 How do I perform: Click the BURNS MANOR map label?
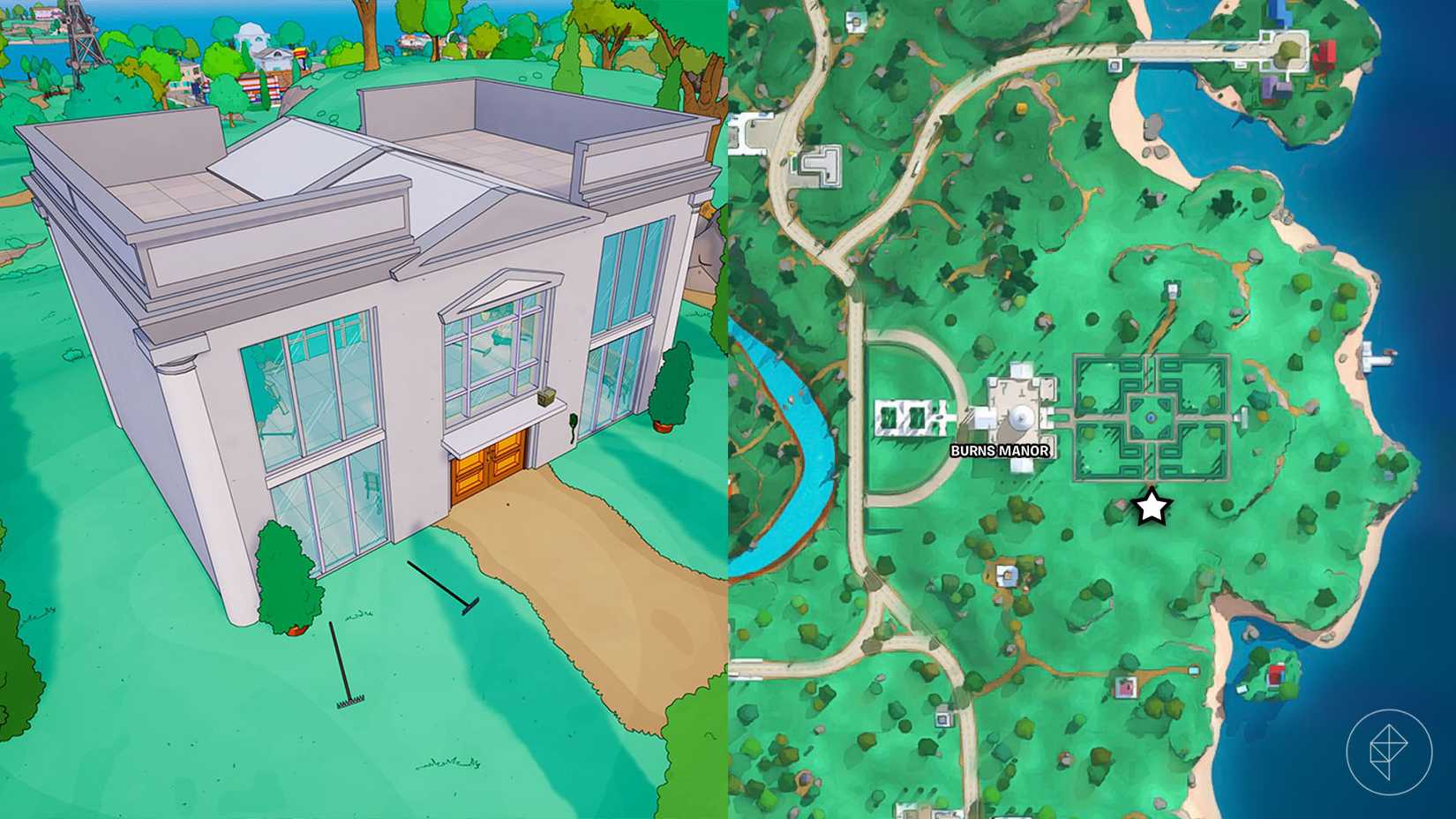click(x=1002, y=450)
